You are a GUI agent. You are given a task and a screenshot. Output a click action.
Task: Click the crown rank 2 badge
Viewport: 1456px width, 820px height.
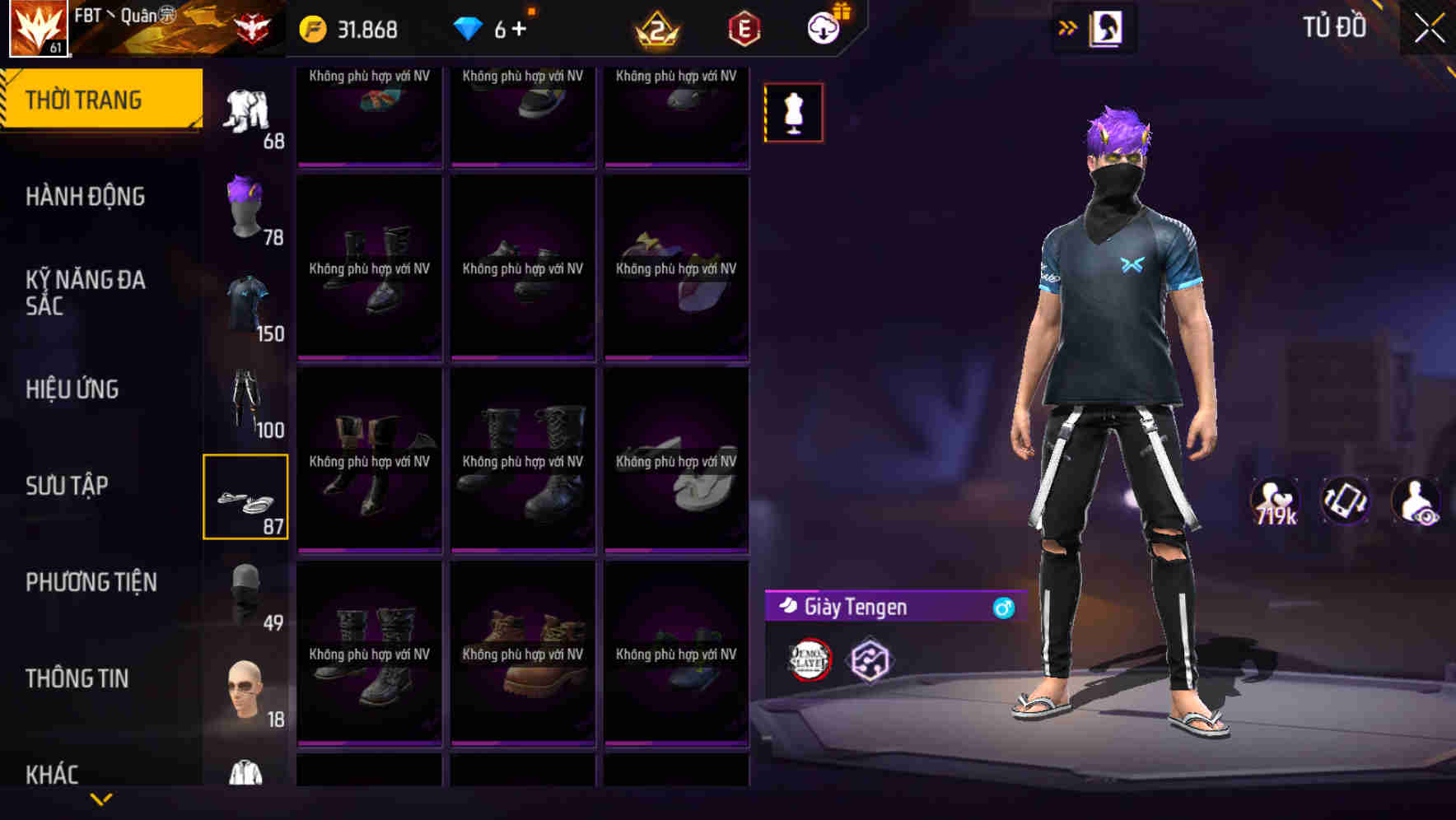(659, 28)
